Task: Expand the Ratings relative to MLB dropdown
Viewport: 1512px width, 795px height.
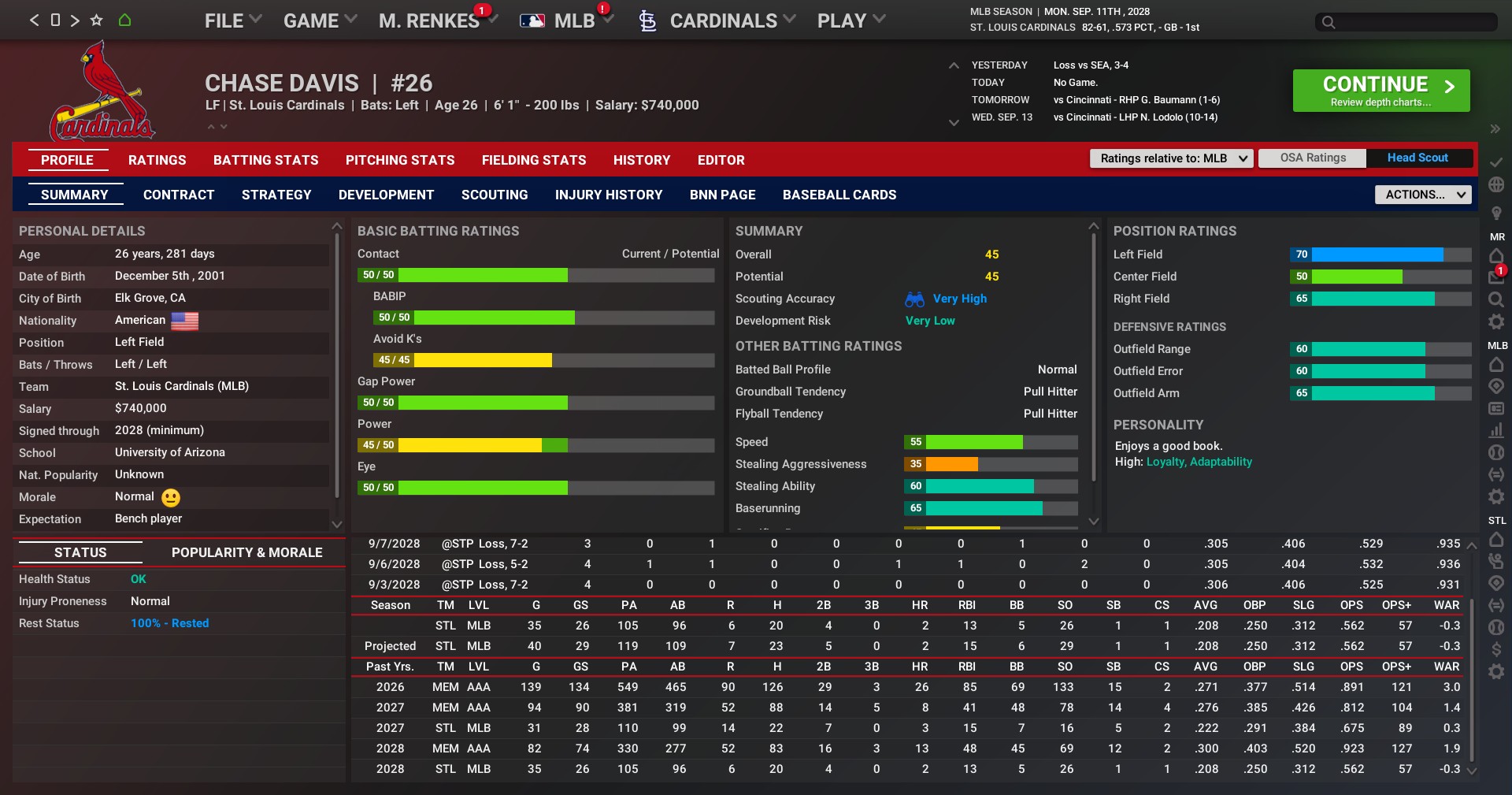Action: coord(1171,158)
